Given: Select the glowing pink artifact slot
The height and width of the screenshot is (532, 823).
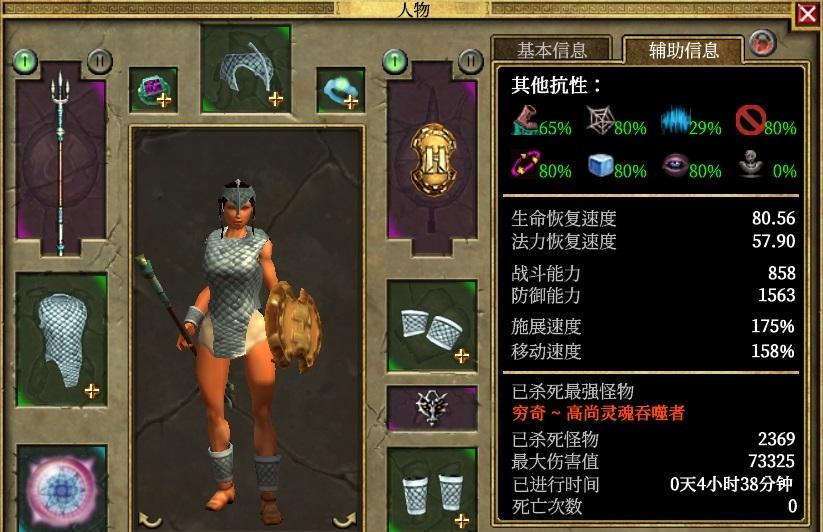Looking at the screenshot, I should pos(62,490).
